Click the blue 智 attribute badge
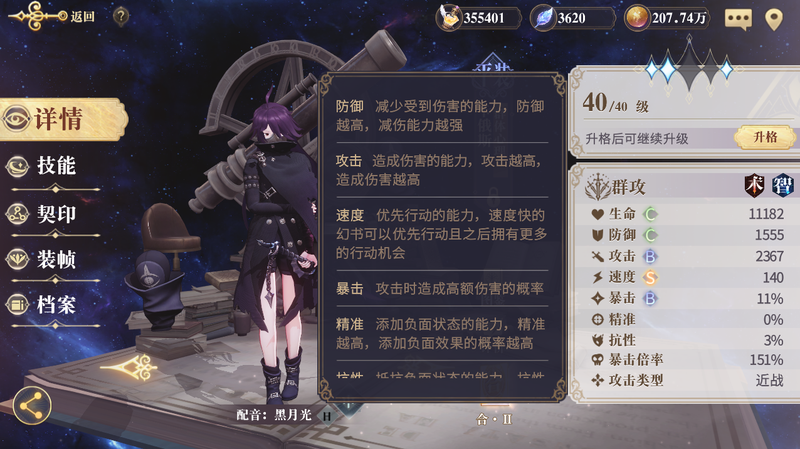Viewport: 800px width, 449px height. (782, 185)
